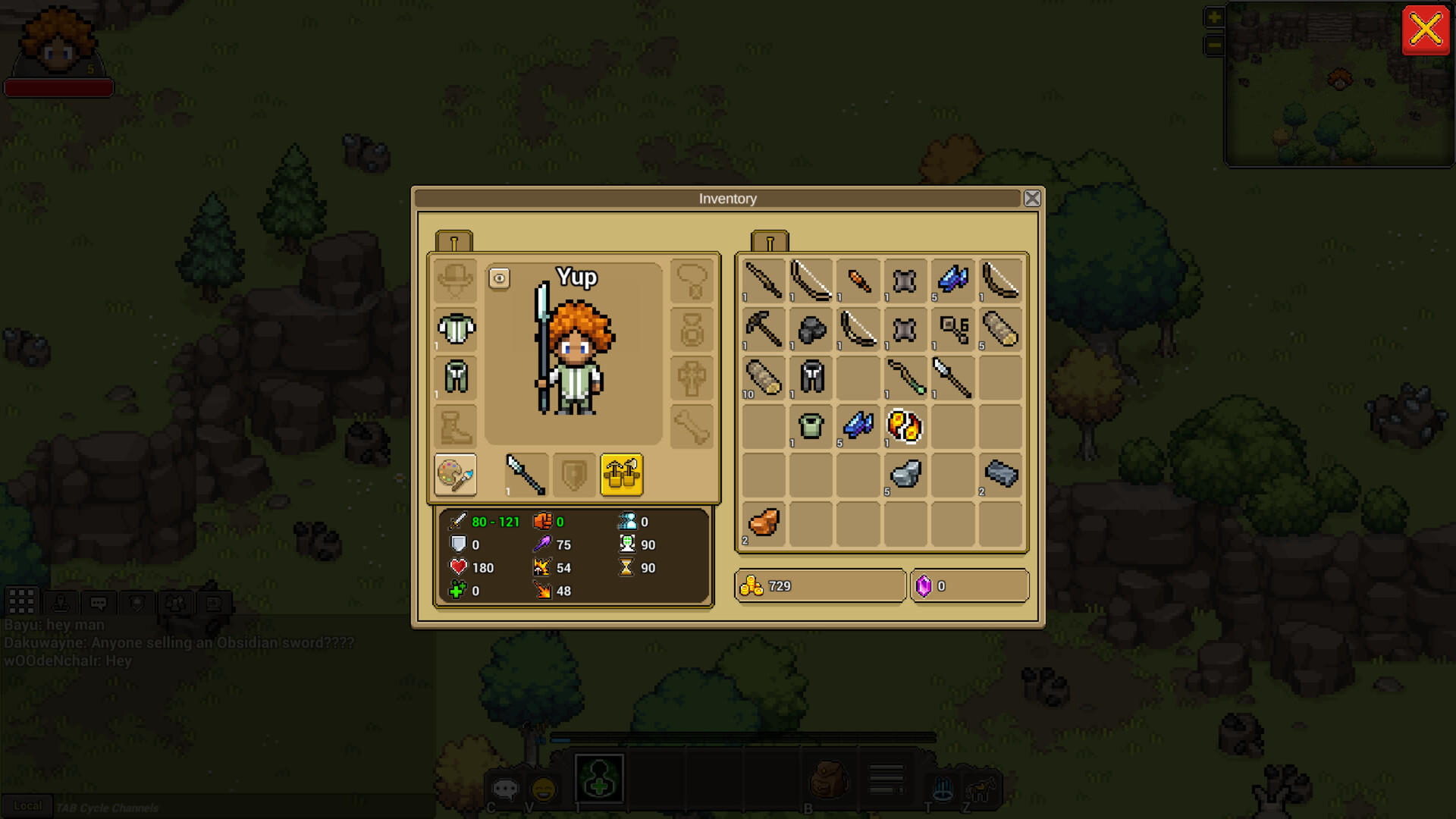Select the paint palette cosmetics tab
1456x819 pixels.
coord(453,475)
